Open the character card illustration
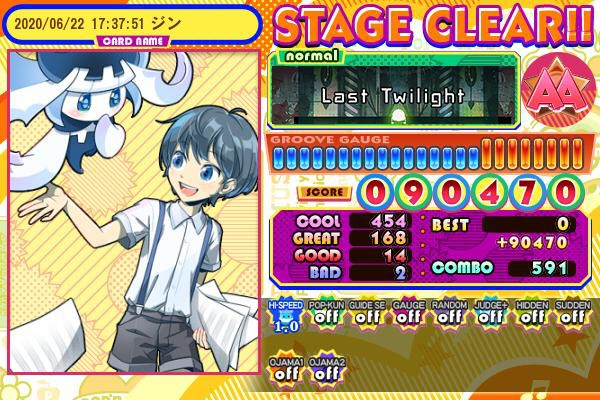600x400 pixels. tap(135, 218)
